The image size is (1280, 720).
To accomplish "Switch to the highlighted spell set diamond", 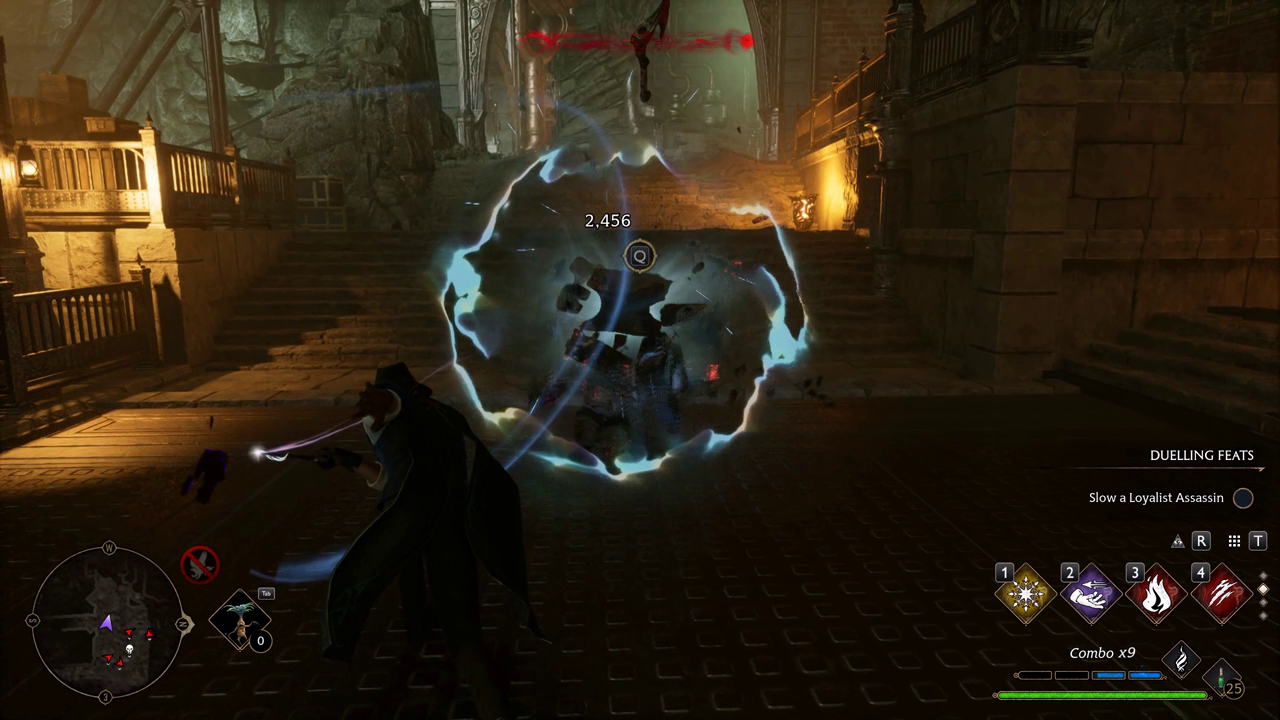I will tap(1263, 590).
